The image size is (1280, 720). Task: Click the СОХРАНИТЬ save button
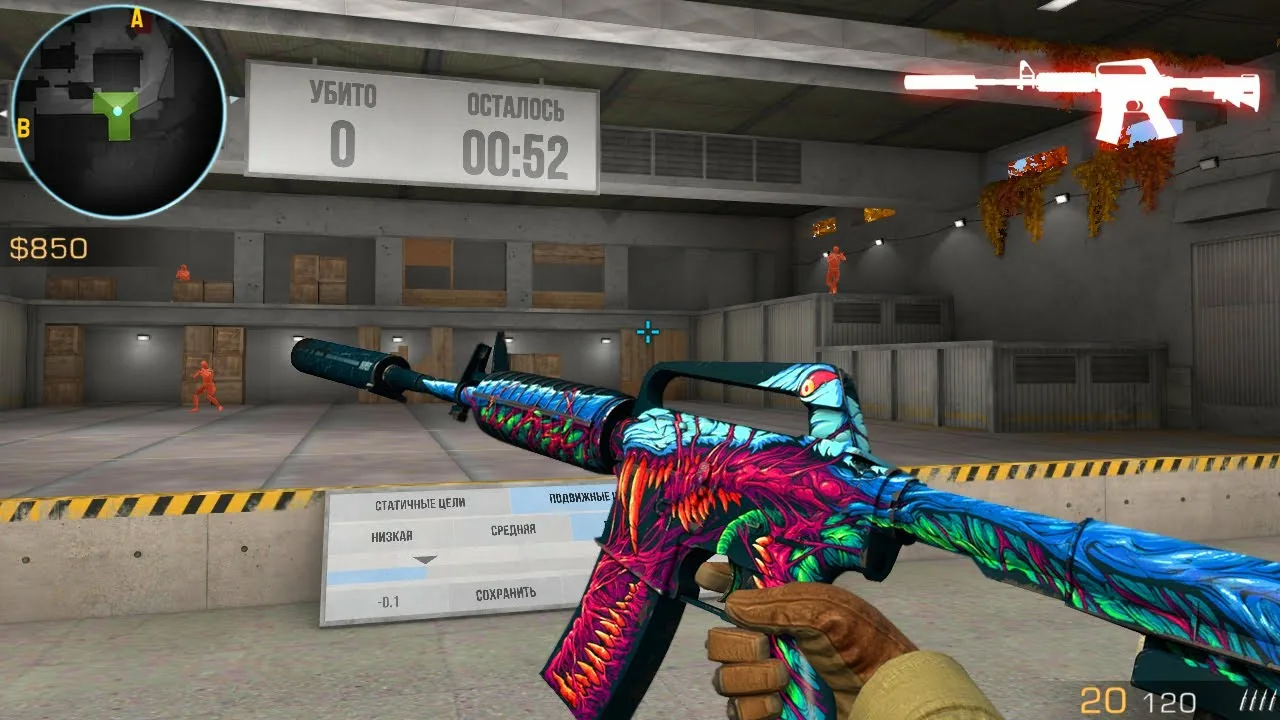point(506,593)
